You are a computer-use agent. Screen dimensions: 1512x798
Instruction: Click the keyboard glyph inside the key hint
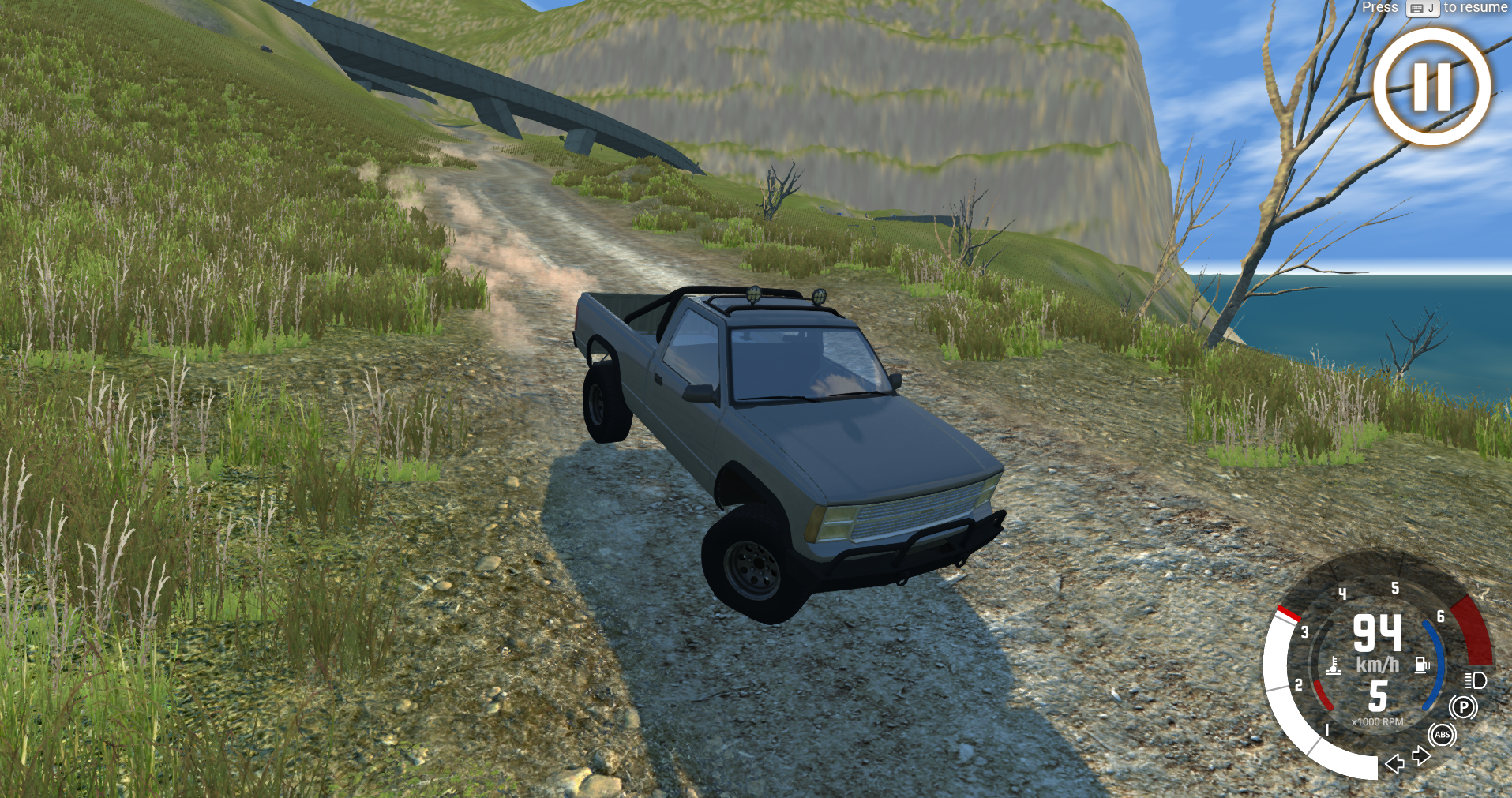(1416, 8)
